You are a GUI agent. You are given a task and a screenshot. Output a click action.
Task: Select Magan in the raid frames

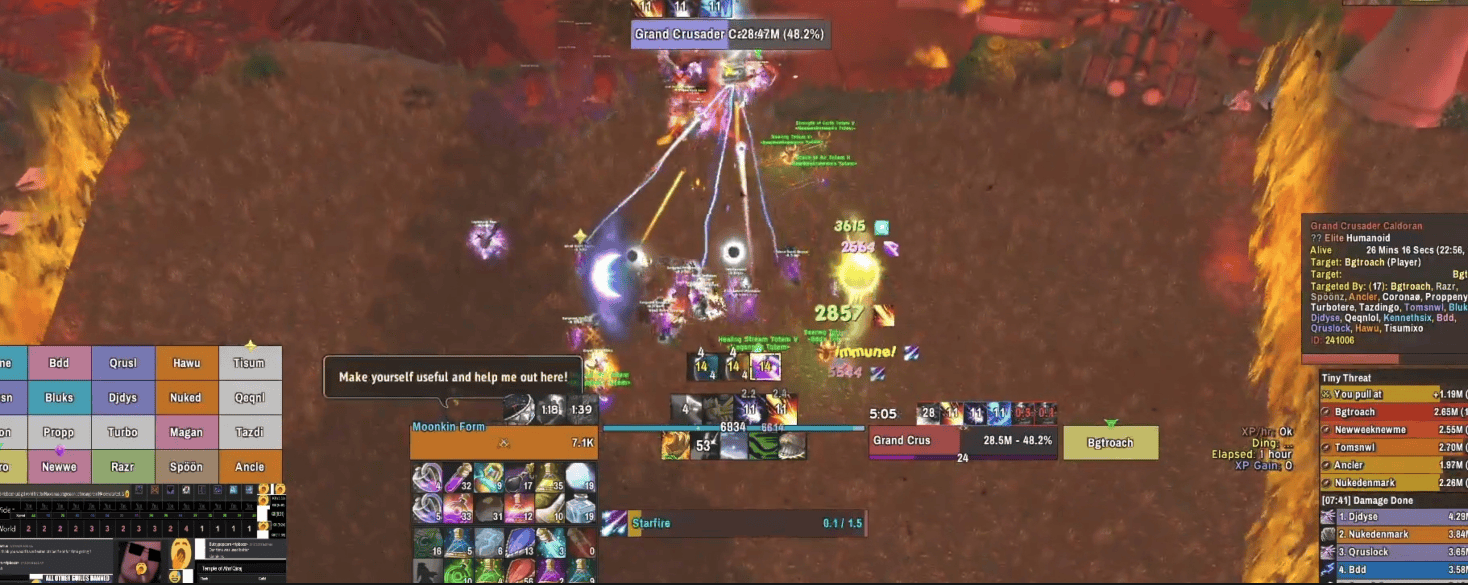pos(186,433)
